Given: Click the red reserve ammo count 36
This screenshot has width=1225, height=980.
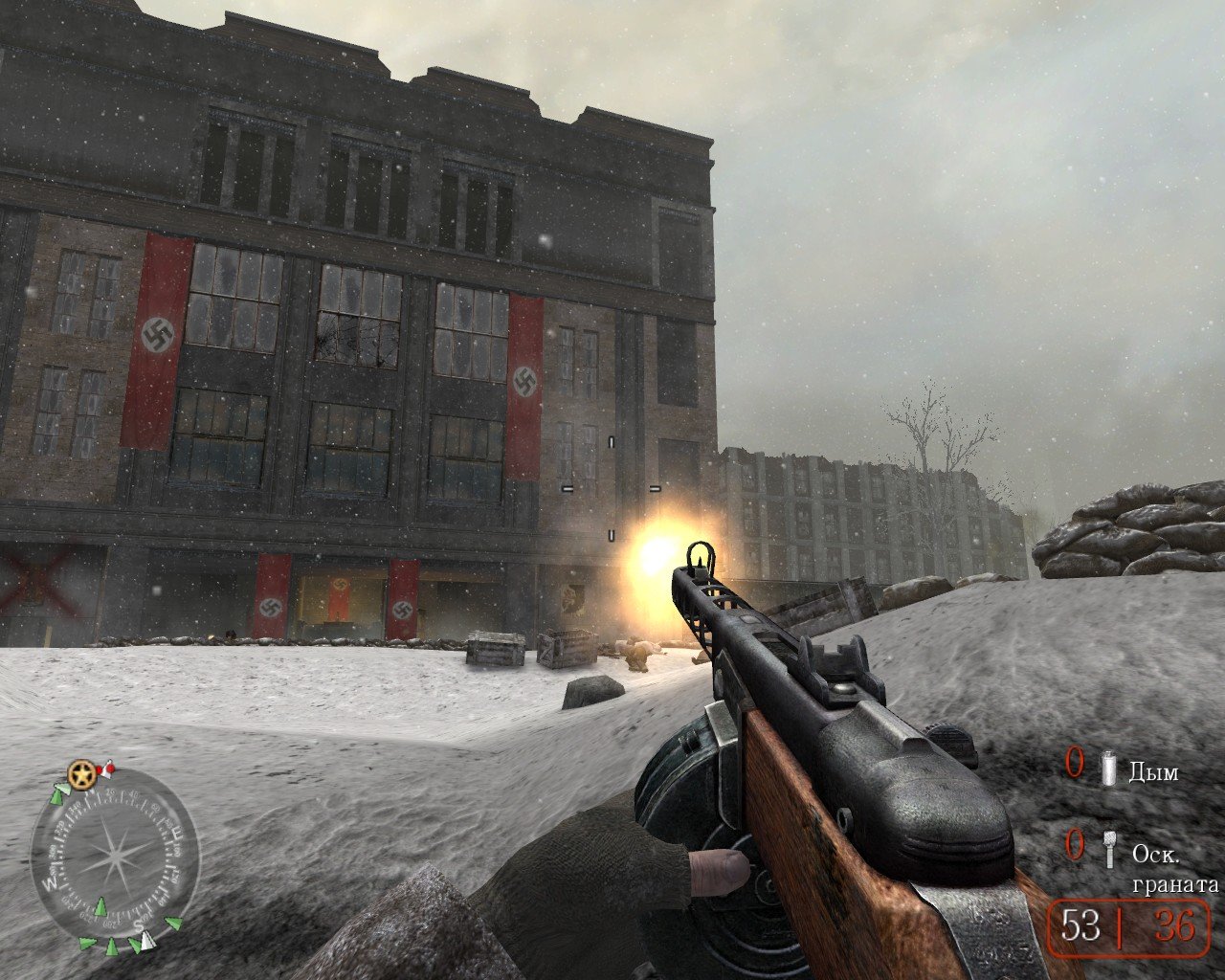Looking at the screenshot, I should coord(1174,924).
